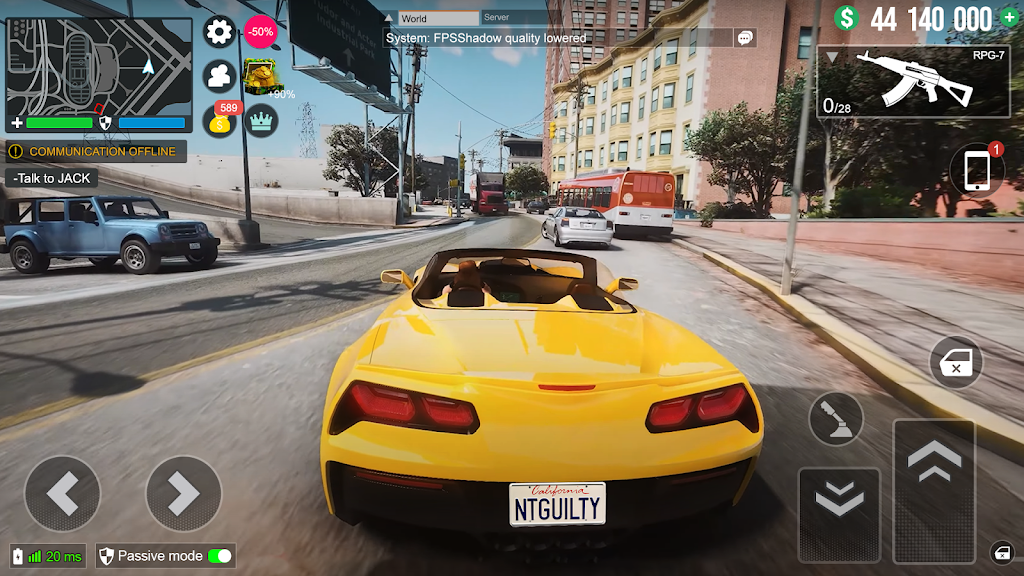Open the gold treasure chest +90% offer

click(x=262, y=76)
